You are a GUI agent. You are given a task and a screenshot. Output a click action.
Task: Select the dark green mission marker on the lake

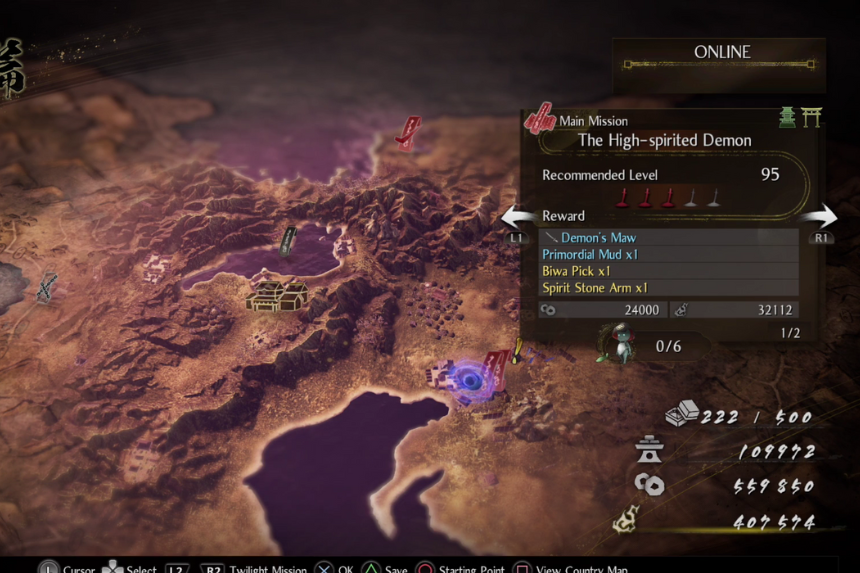(x=289, y=240)
